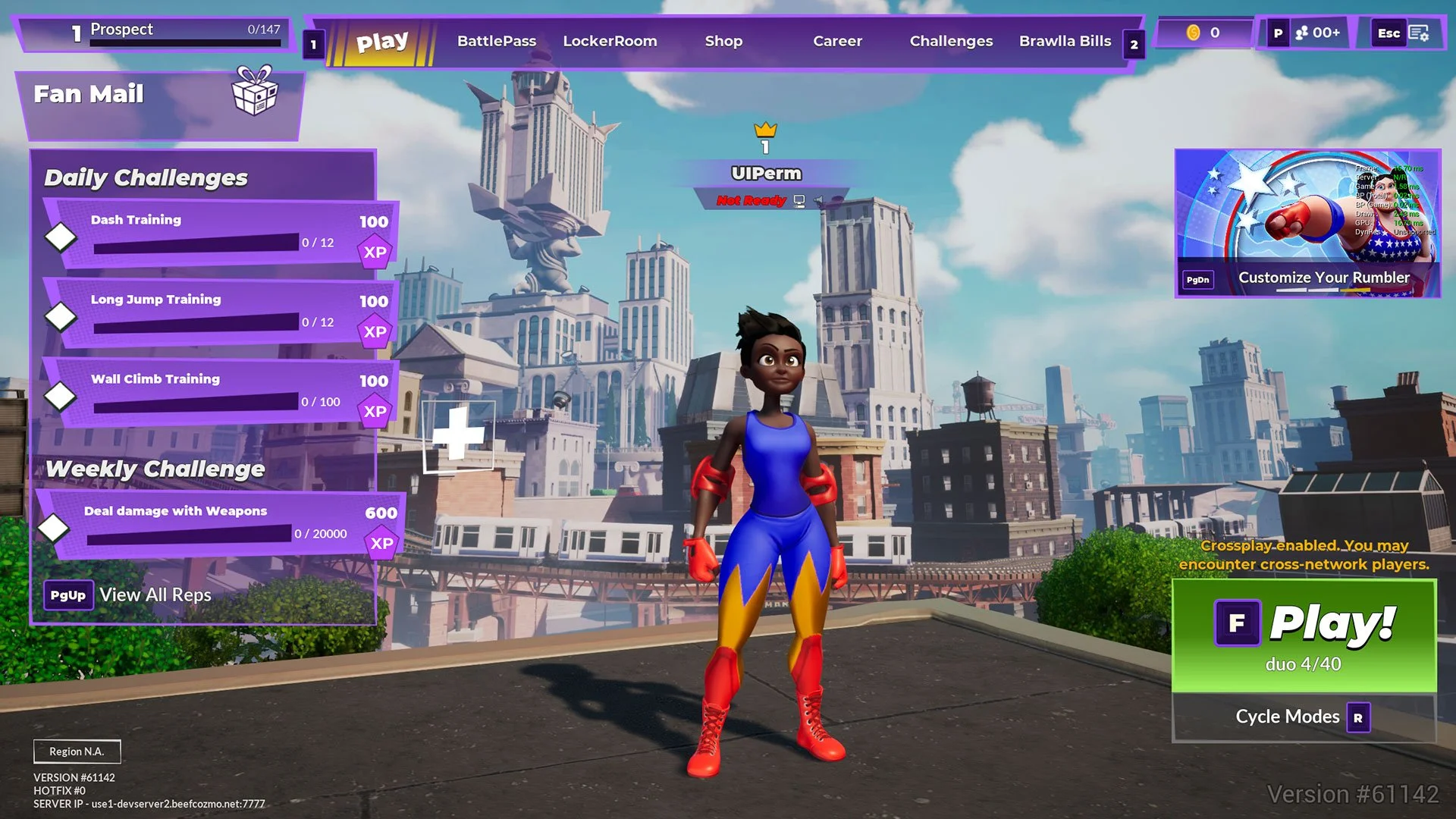Viewport: 1456px width, 819px height.
Task: Open Fan Mail gift box
Action: (x=254, y=93)
